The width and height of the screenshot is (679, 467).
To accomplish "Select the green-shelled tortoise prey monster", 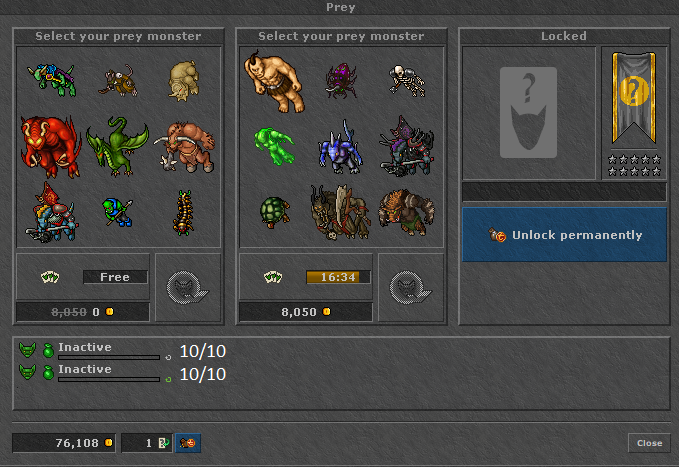I will point(273,210).
